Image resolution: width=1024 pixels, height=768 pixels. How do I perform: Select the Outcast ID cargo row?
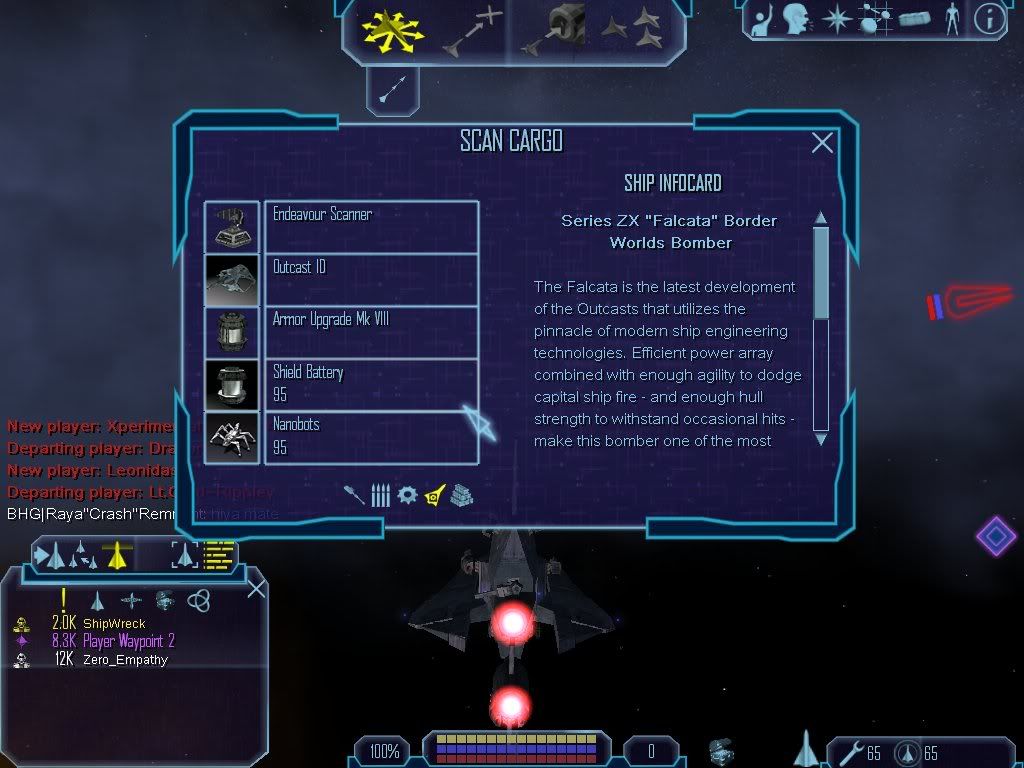click(x=371, y=279)
